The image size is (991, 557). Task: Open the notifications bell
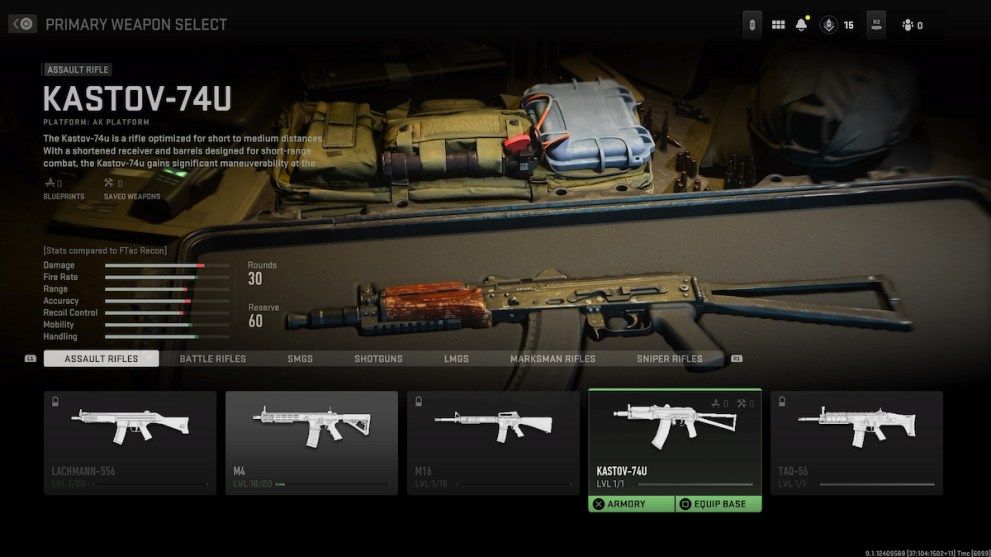click(801, 25)
